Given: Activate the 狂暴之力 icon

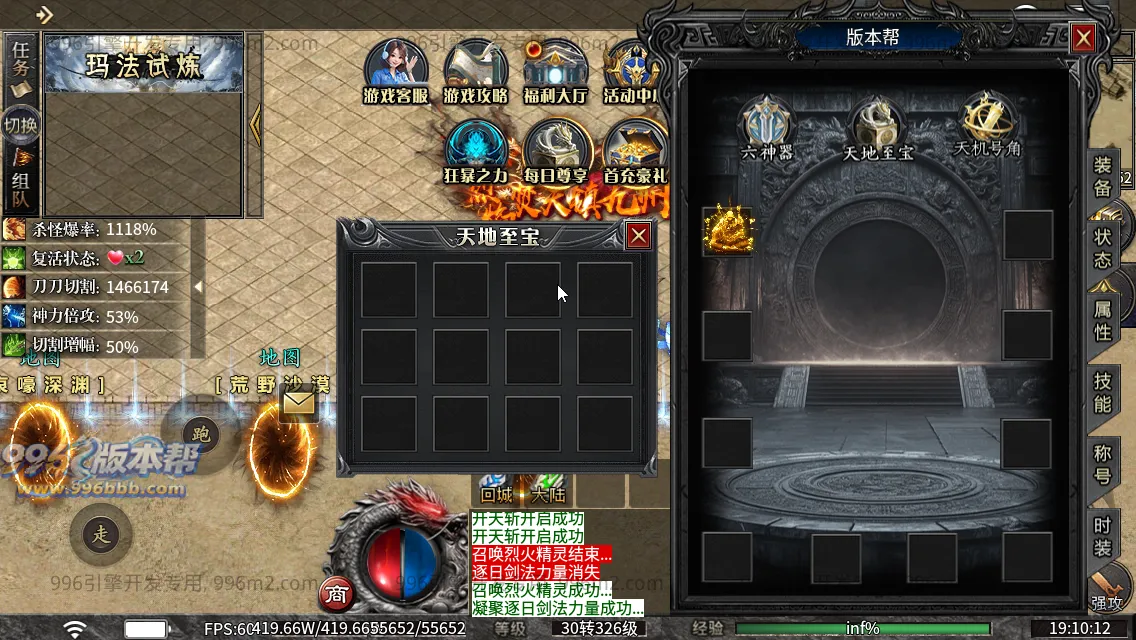Looking at the screenshot, I should coord(476,152).
